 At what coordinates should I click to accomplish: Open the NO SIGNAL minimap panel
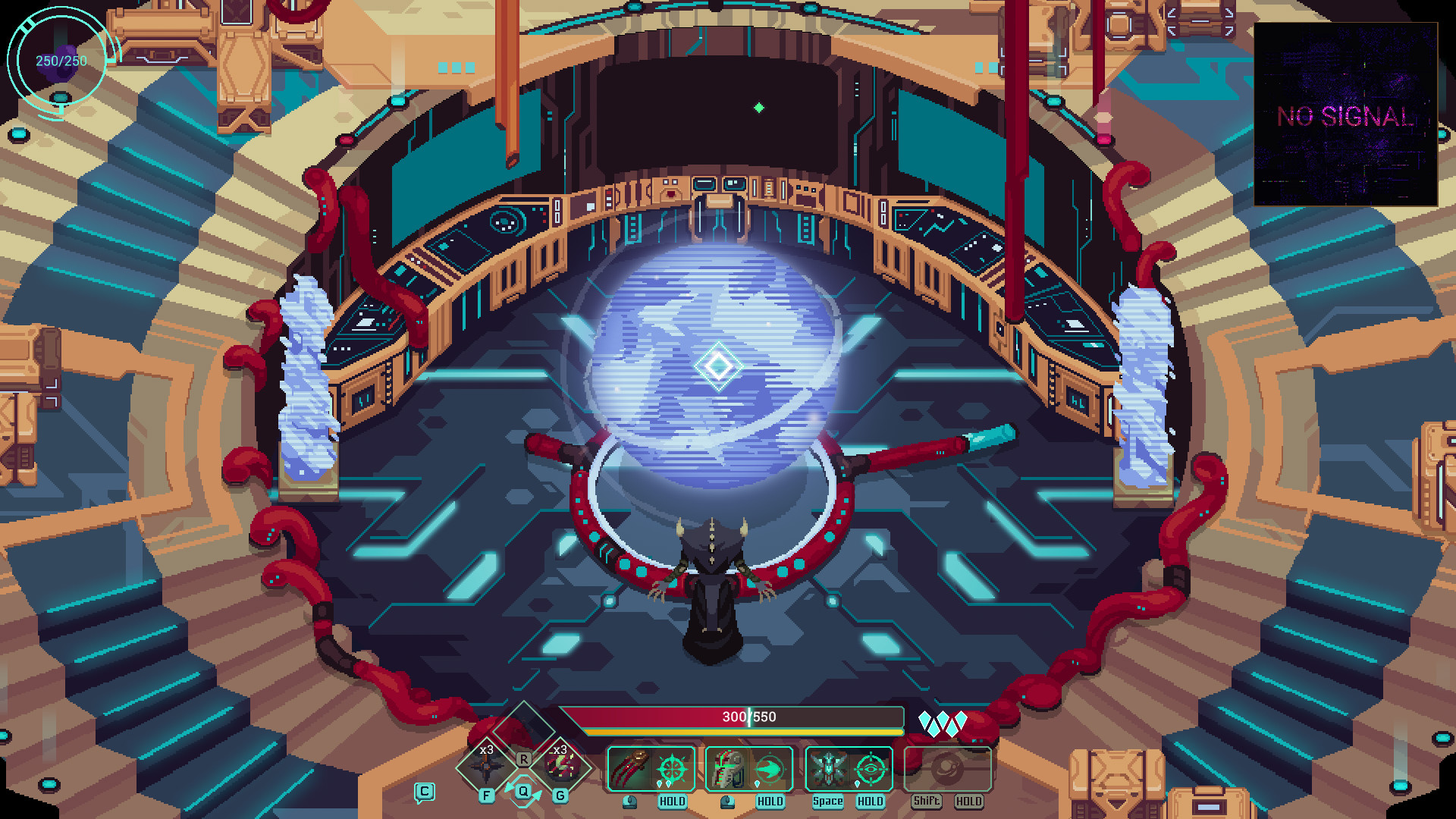[x=1345, y=115]
